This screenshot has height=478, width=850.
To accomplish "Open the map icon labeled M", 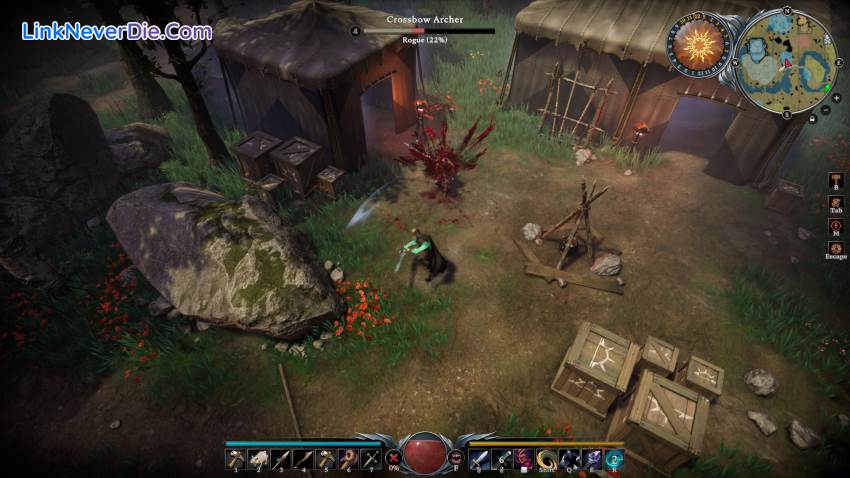I will click(835, 225).
